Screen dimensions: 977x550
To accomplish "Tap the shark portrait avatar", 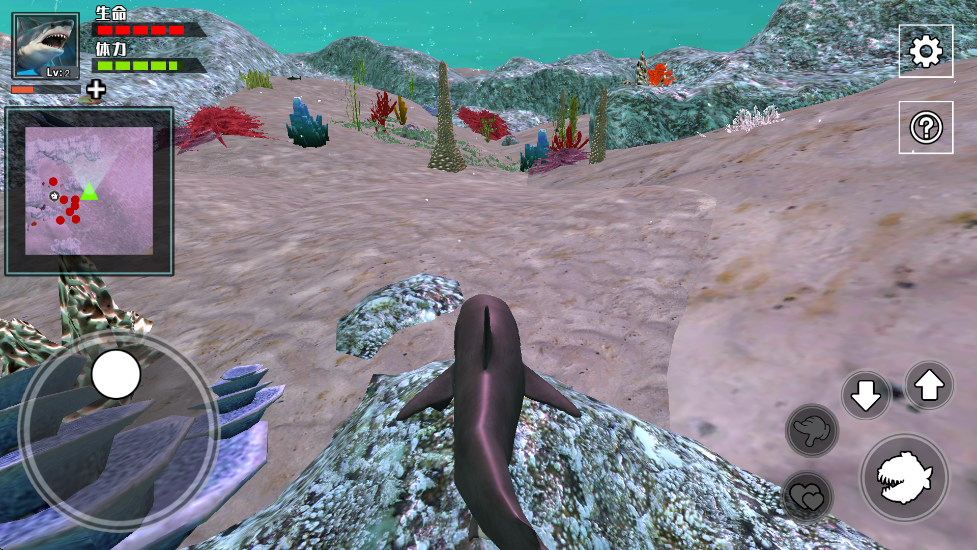I will (x=45, y=46).
